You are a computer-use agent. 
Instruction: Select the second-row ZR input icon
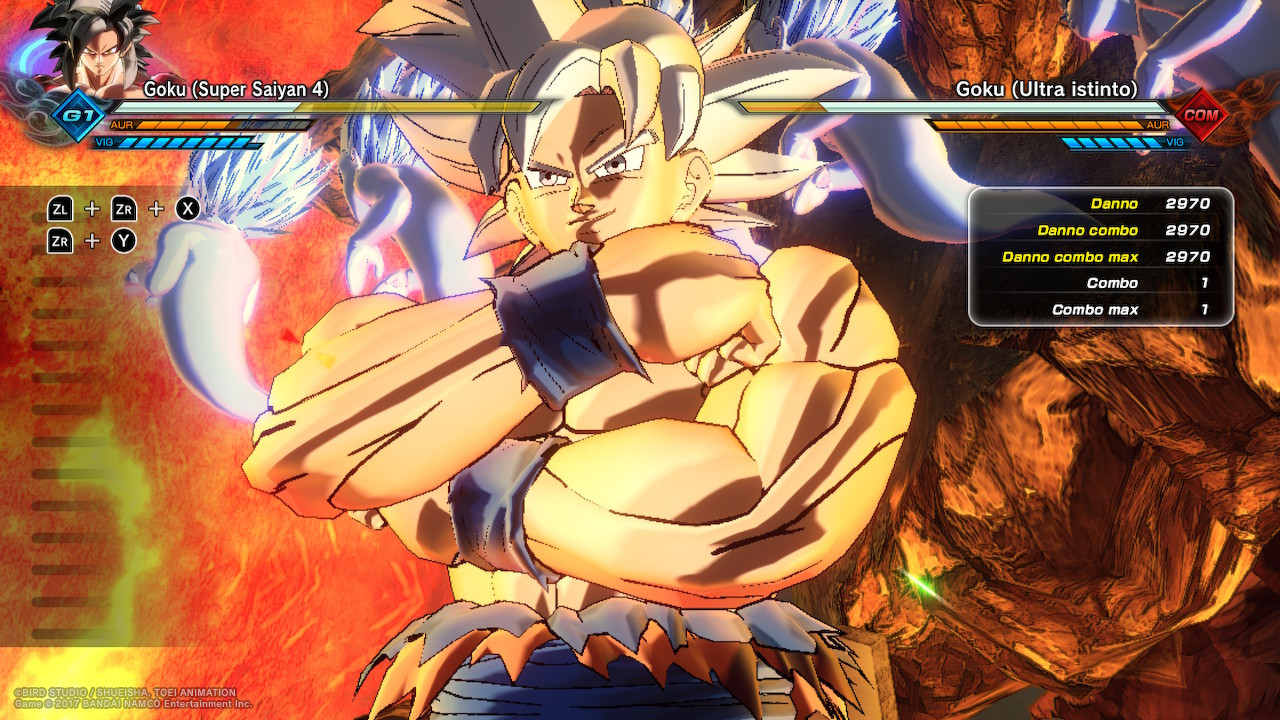(x=62, y=240)
